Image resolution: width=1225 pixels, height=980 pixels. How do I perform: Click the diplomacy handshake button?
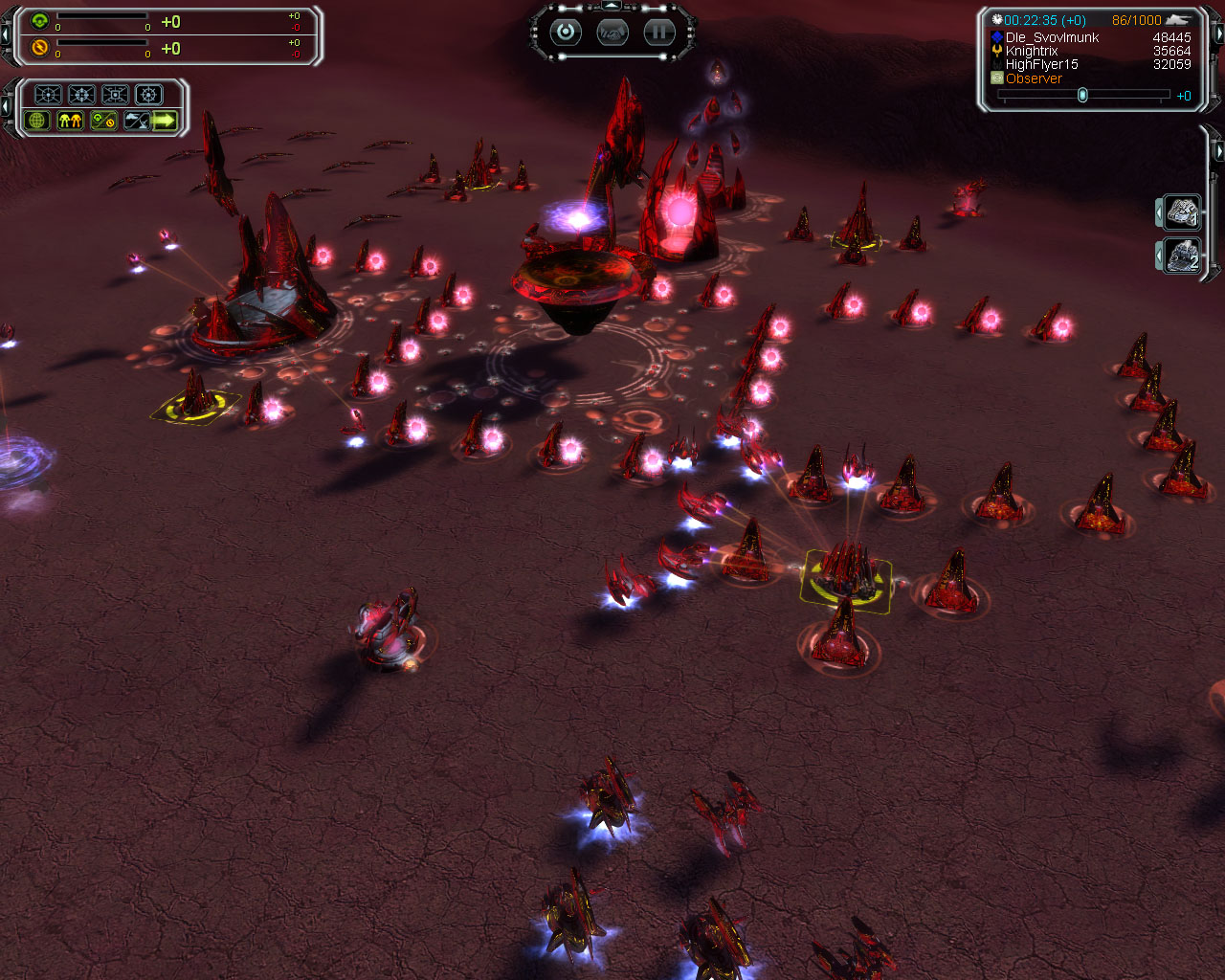pos(612,33)
